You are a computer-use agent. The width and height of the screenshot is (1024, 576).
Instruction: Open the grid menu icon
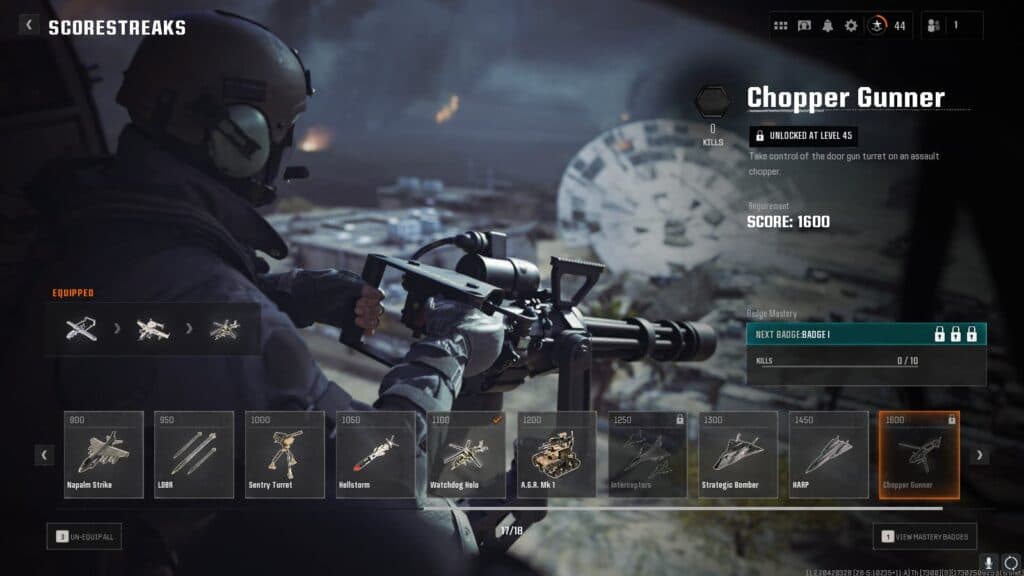781,26
